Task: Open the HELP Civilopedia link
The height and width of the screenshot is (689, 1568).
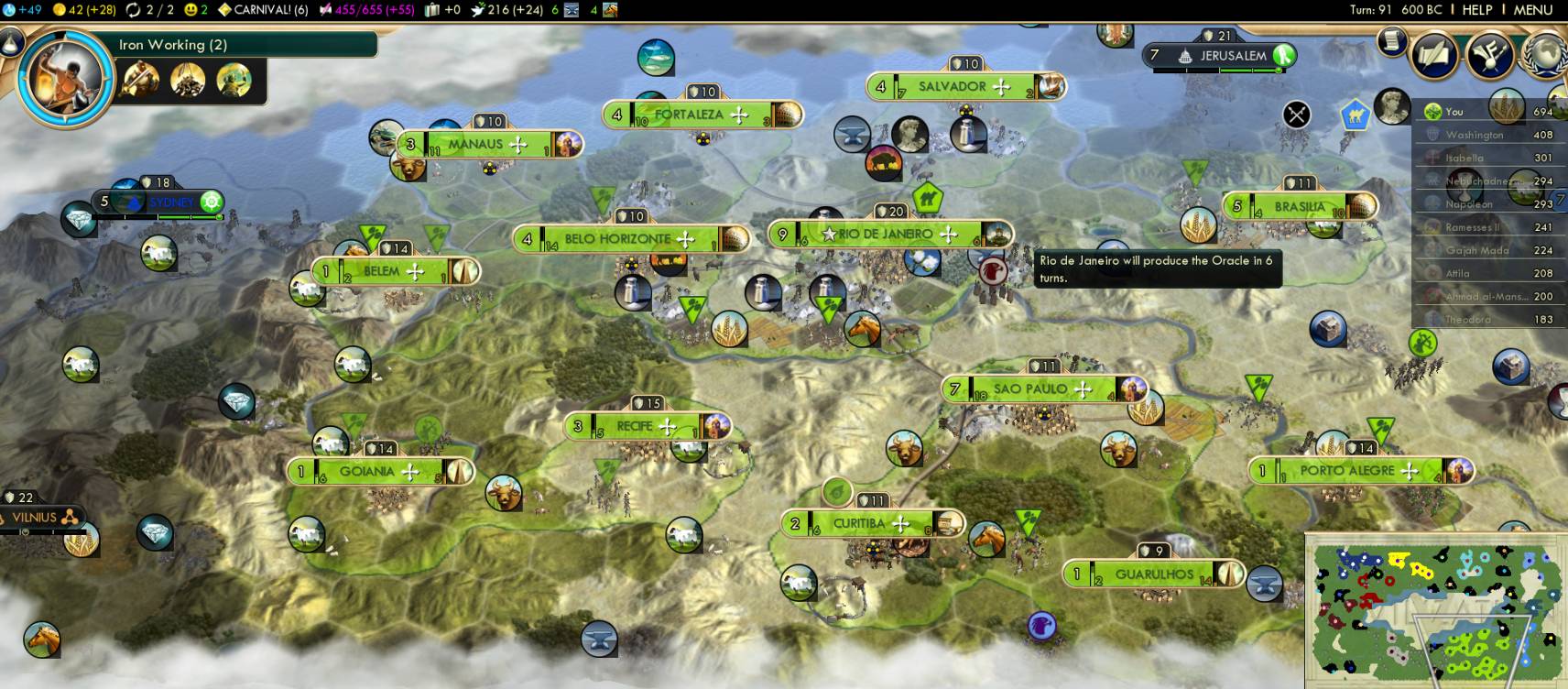Action: click(x=1476, y=9)
